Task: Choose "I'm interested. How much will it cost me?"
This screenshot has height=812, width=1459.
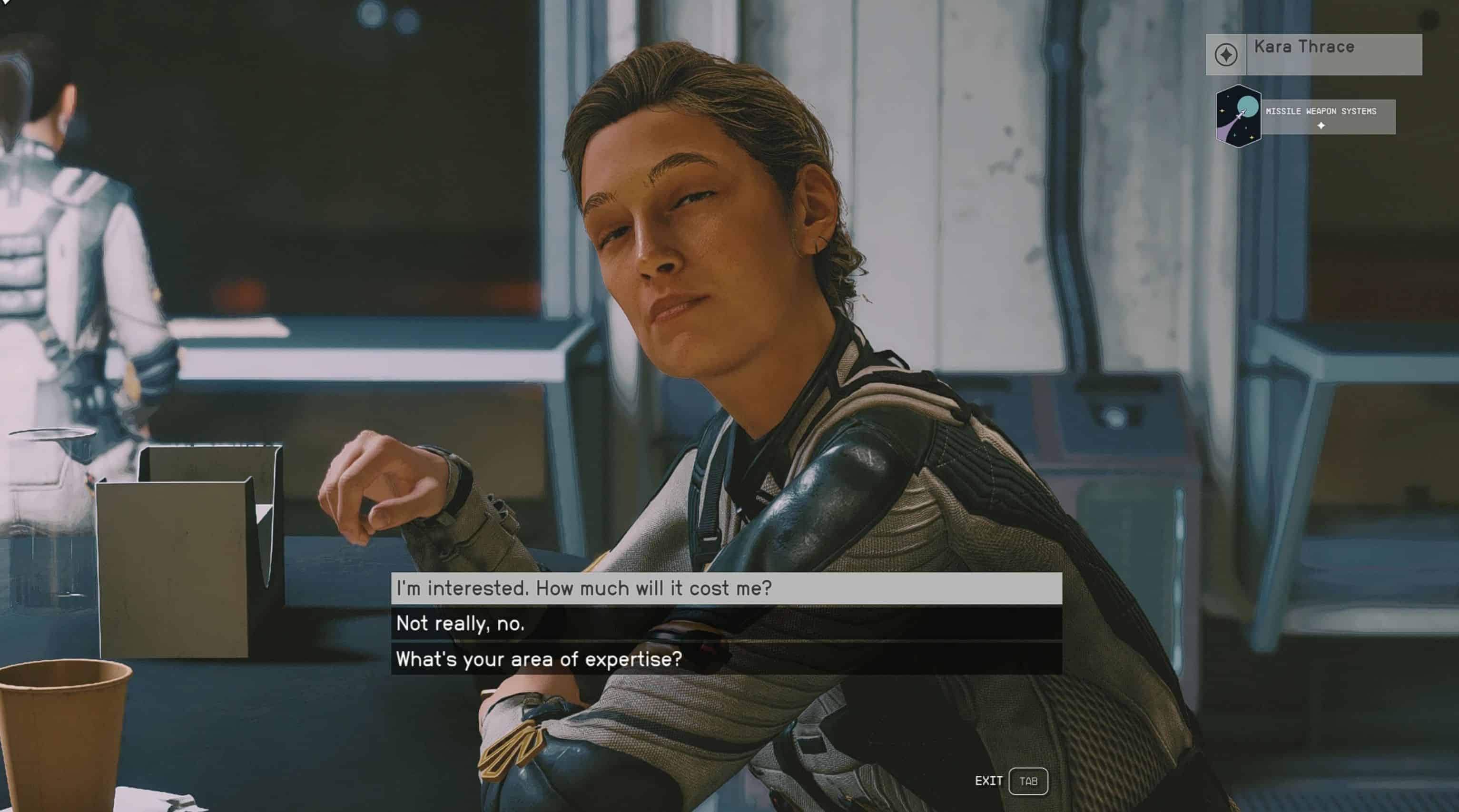Action: click(x=726, y=588)
